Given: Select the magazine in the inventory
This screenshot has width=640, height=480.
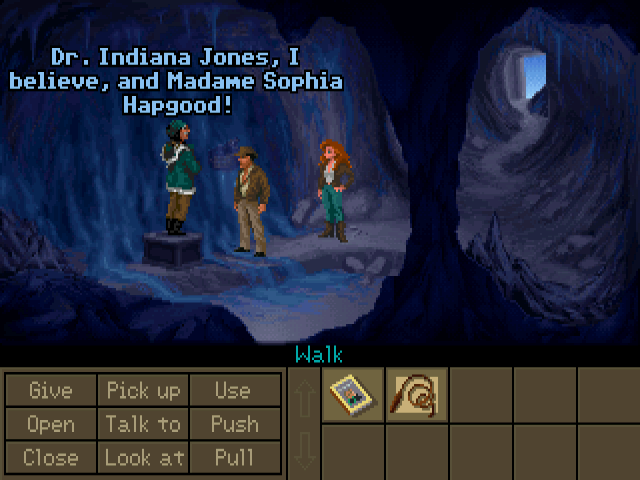Looking at the screenshot, I should point(352,396).
